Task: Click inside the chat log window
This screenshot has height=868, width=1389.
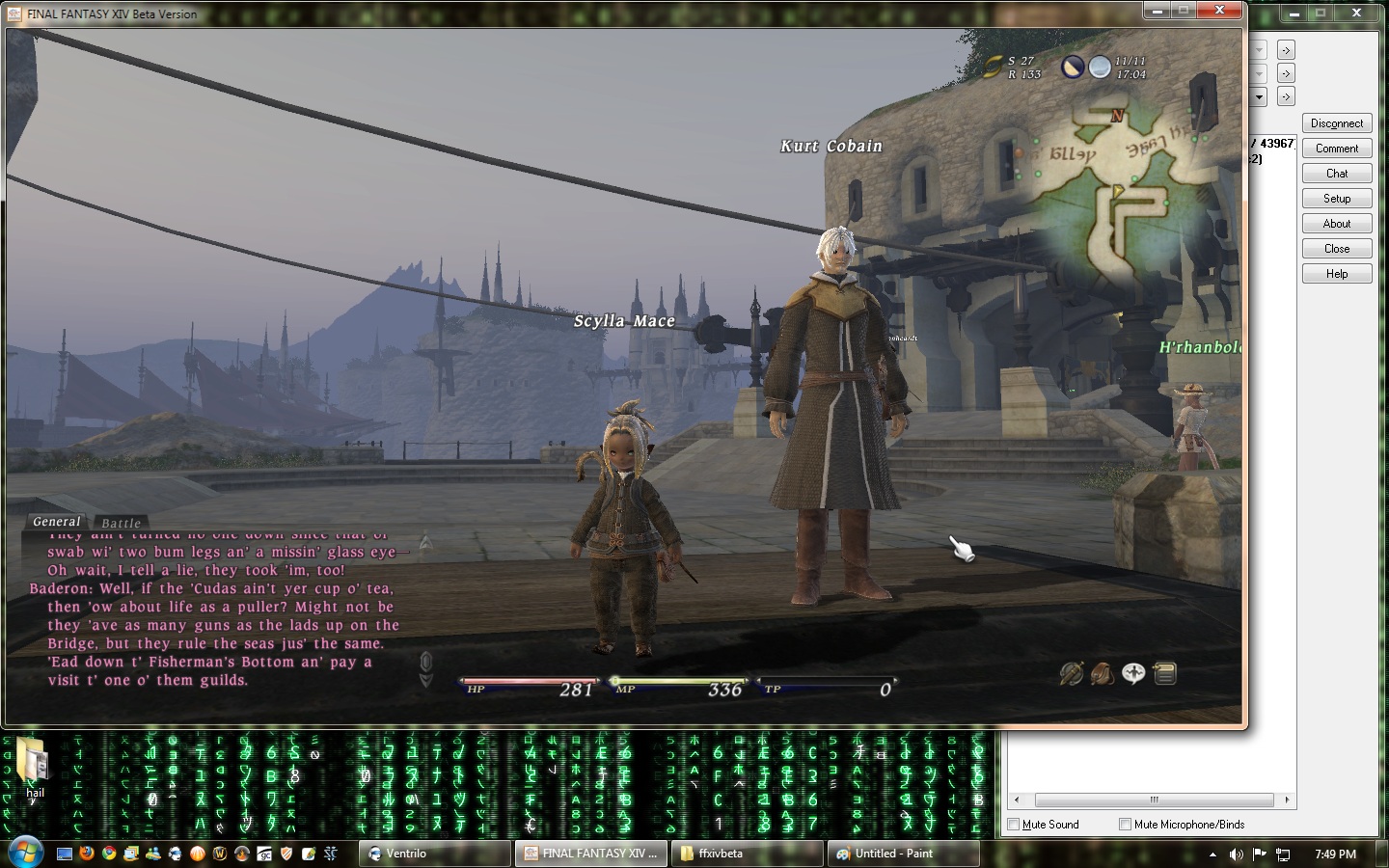Action: [x=212, y=617]
